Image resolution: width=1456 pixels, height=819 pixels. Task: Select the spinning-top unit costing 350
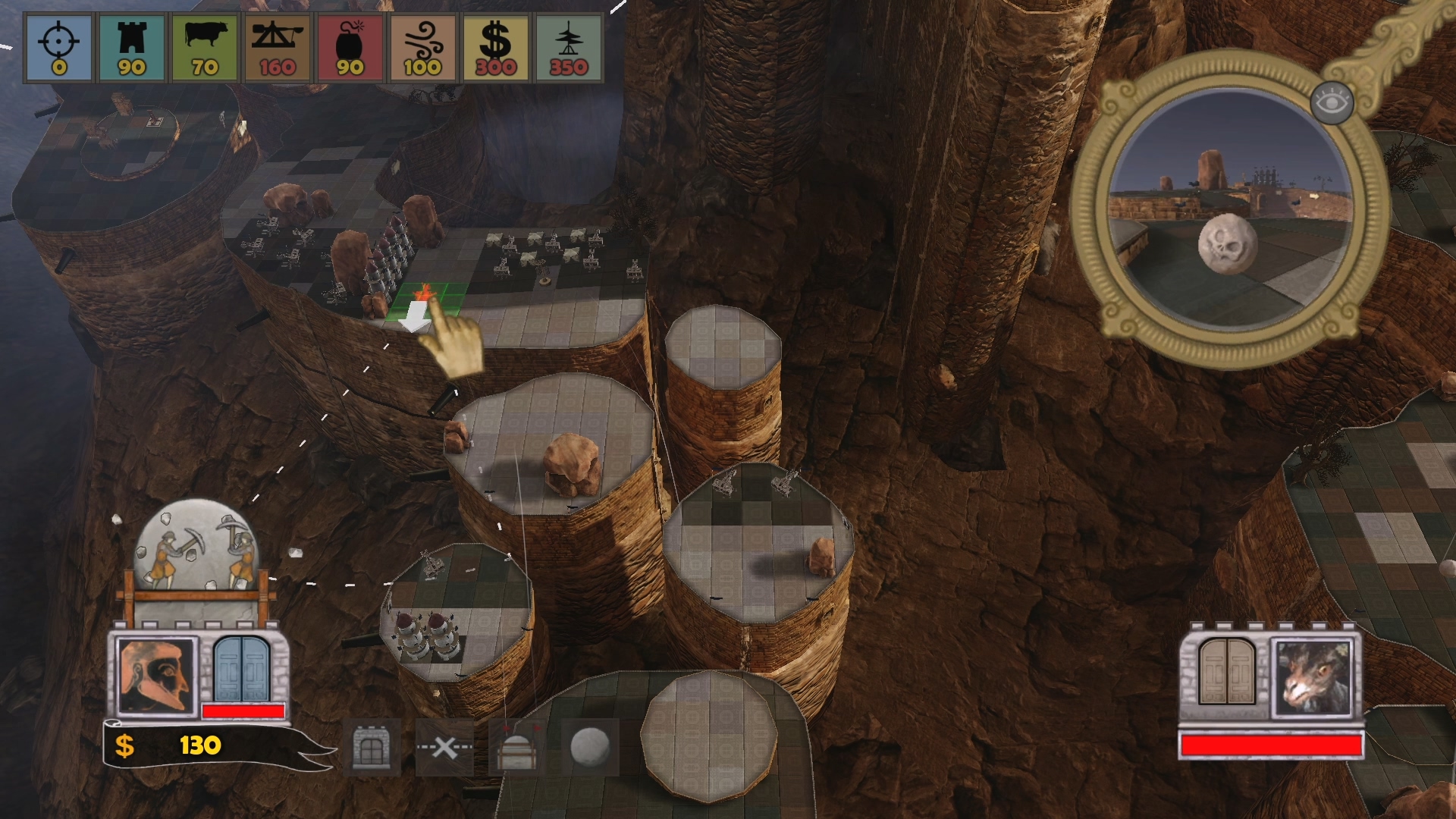pyautogui.click(x=568, y=47)
